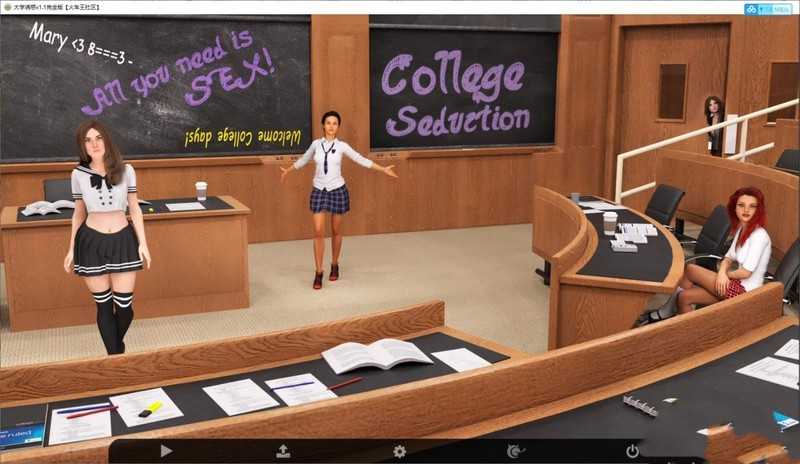
Task: Quit the game with the power icon
Action: 632,451
